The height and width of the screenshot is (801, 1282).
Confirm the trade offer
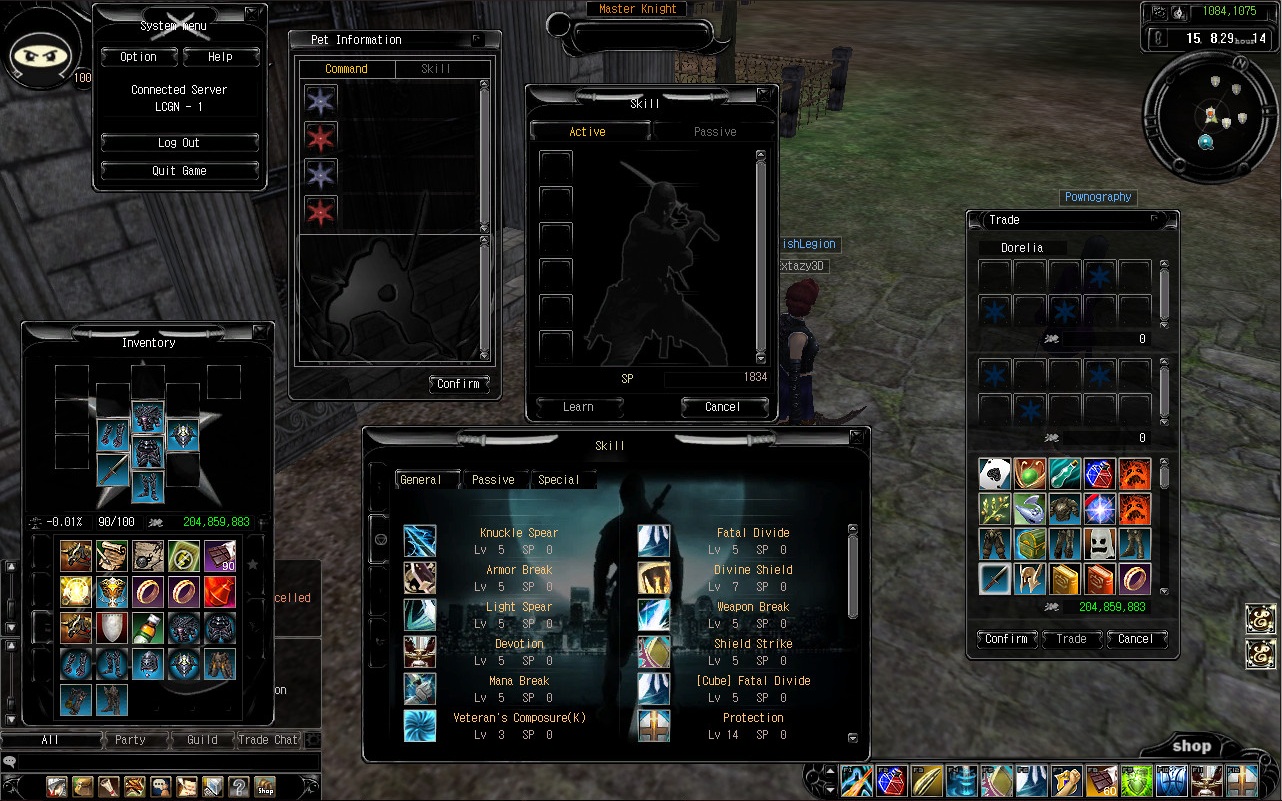tap(1006, 639)
